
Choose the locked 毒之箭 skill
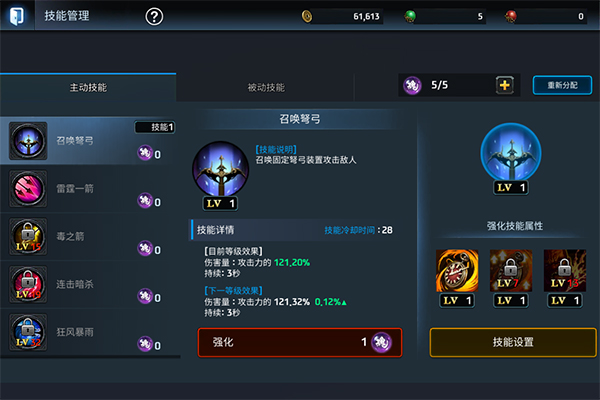click(x=90, y=236)
